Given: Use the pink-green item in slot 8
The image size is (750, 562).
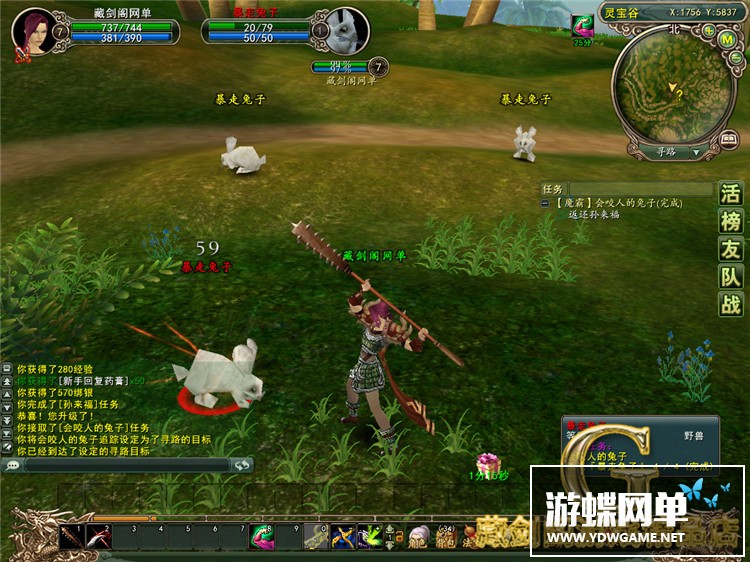Looking at the screenshot, I should (261, 537).
